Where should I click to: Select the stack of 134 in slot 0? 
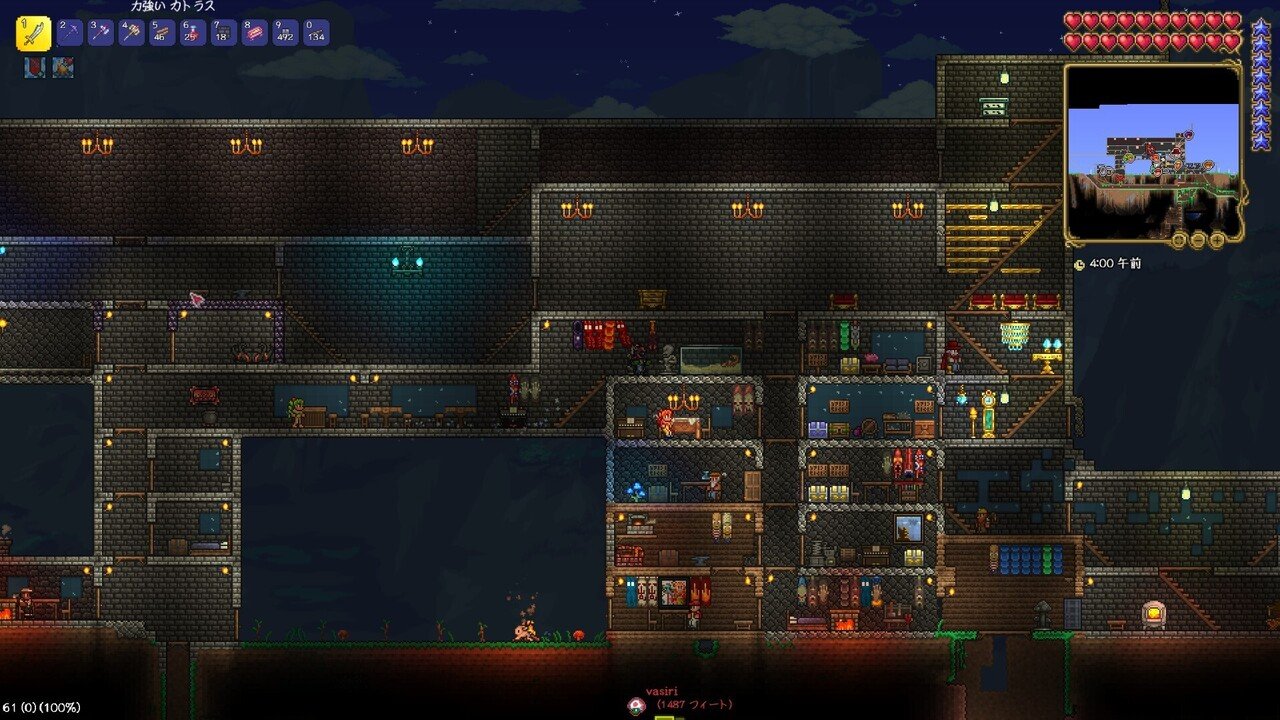pos(316,33)
